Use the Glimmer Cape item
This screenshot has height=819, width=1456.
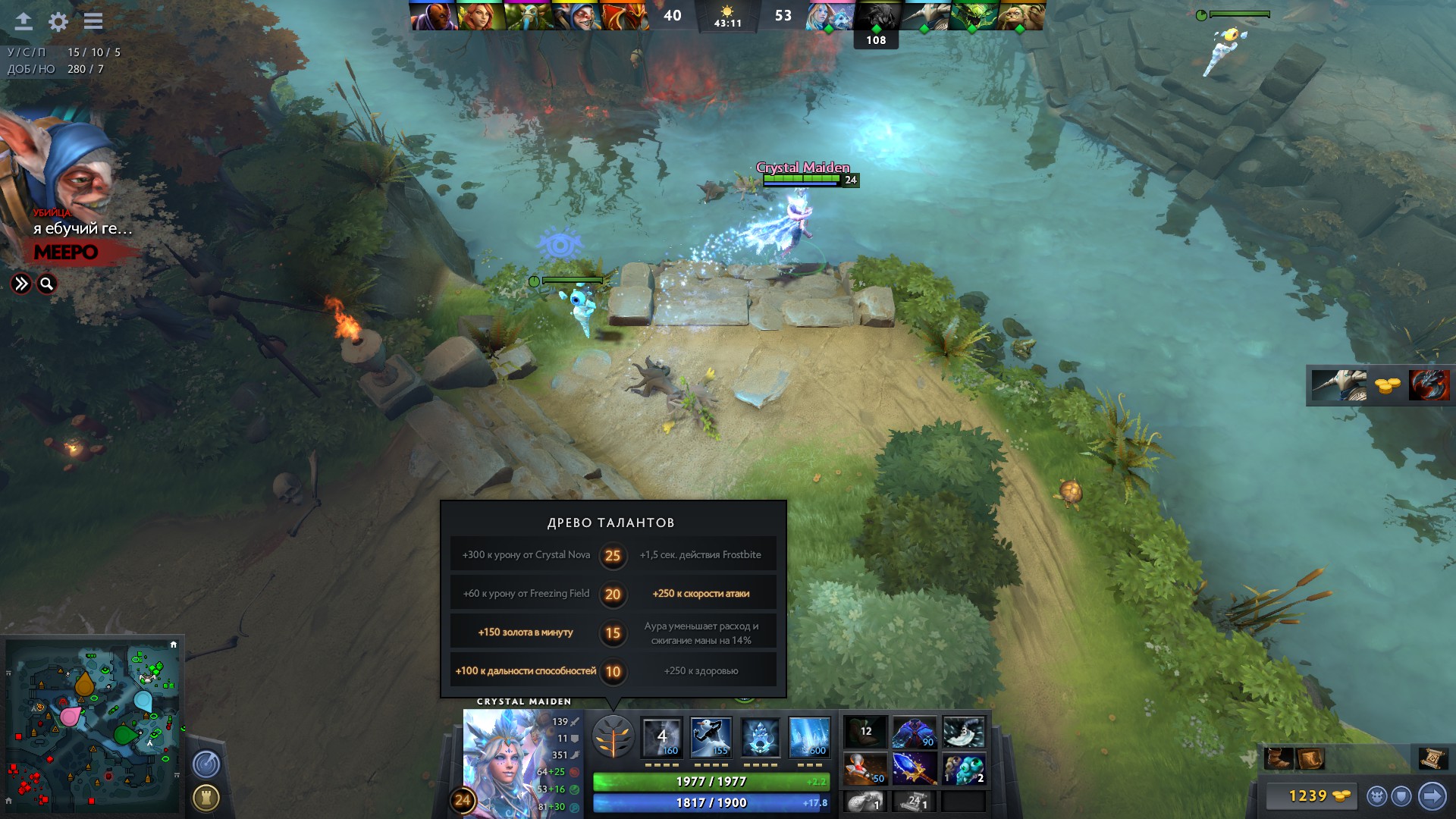click(915, 733)
